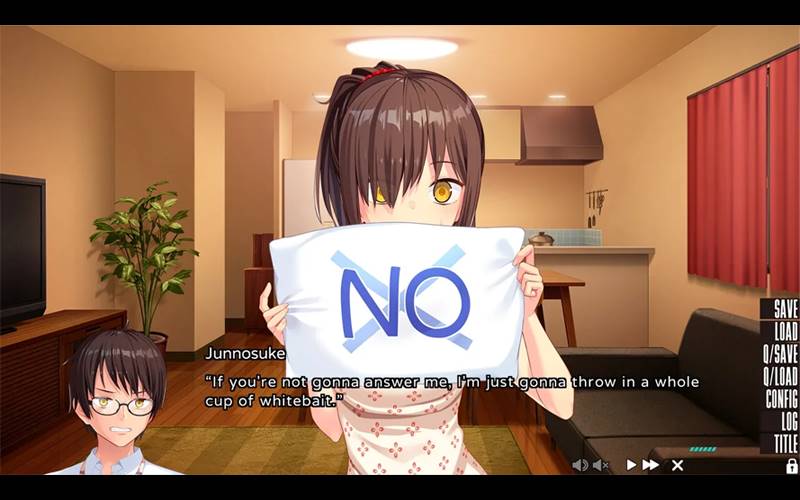800x500 pixels.
Task: Toggle the padlock icon
Action: [791, 466]
